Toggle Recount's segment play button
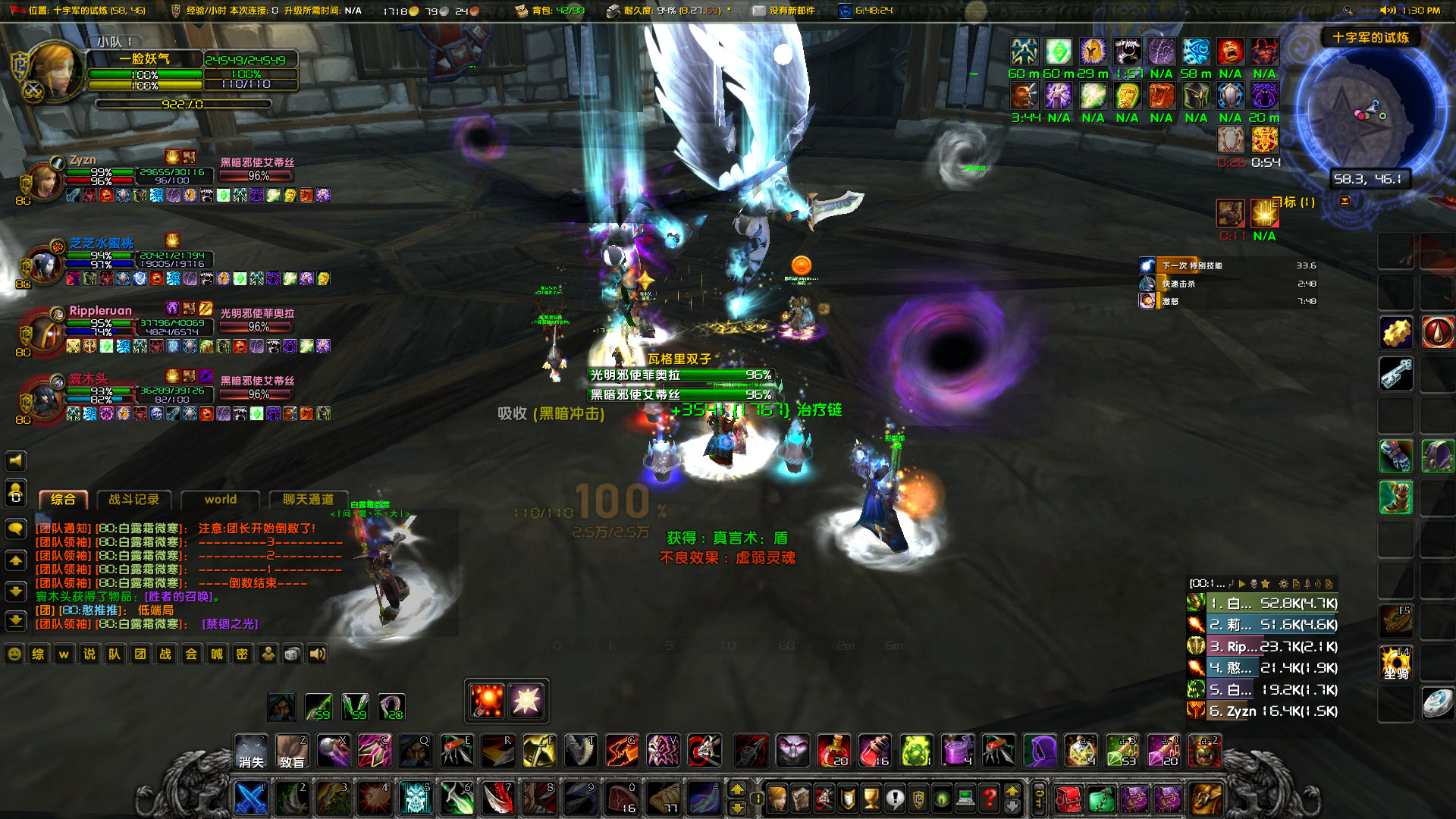 pos(1242,584)
